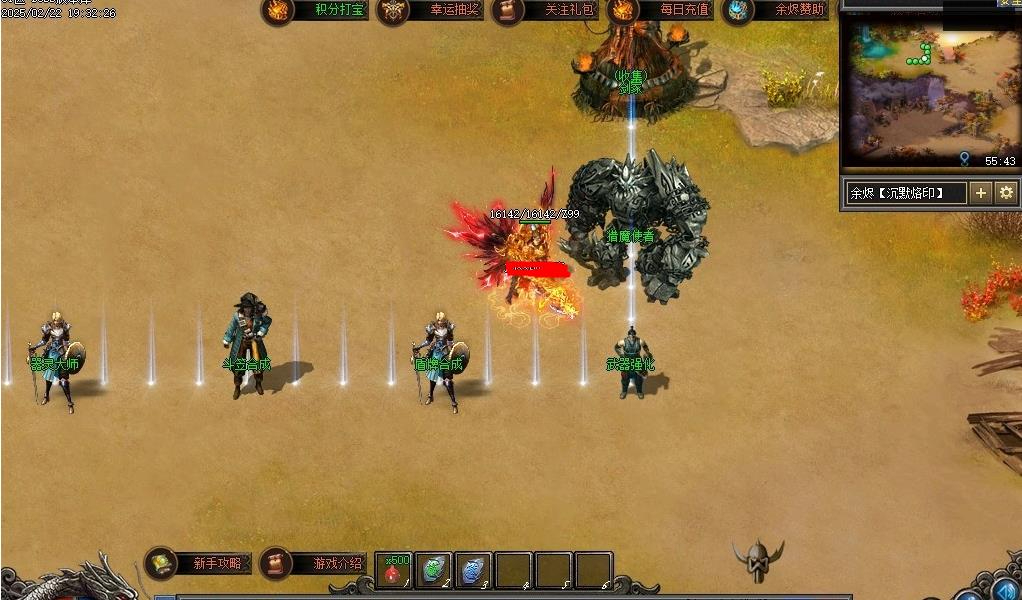Select the blue item in hotbar slot 3
Image resolution: width=1022 pixels, height=600 pixels.
point(473,570)
